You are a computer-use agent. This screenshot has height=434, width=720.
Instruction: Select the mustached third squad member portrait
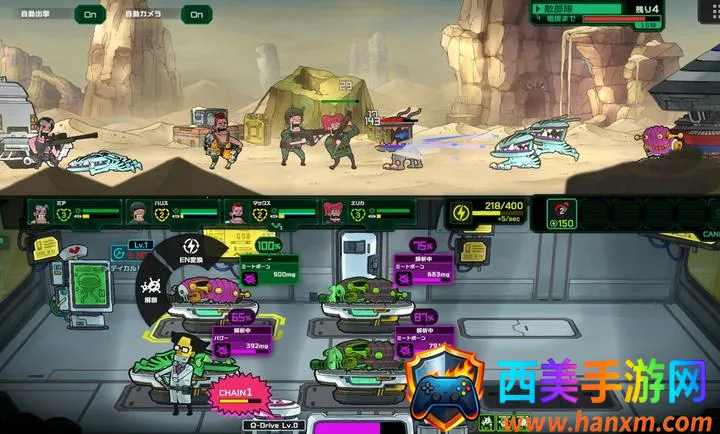[236, 212]
